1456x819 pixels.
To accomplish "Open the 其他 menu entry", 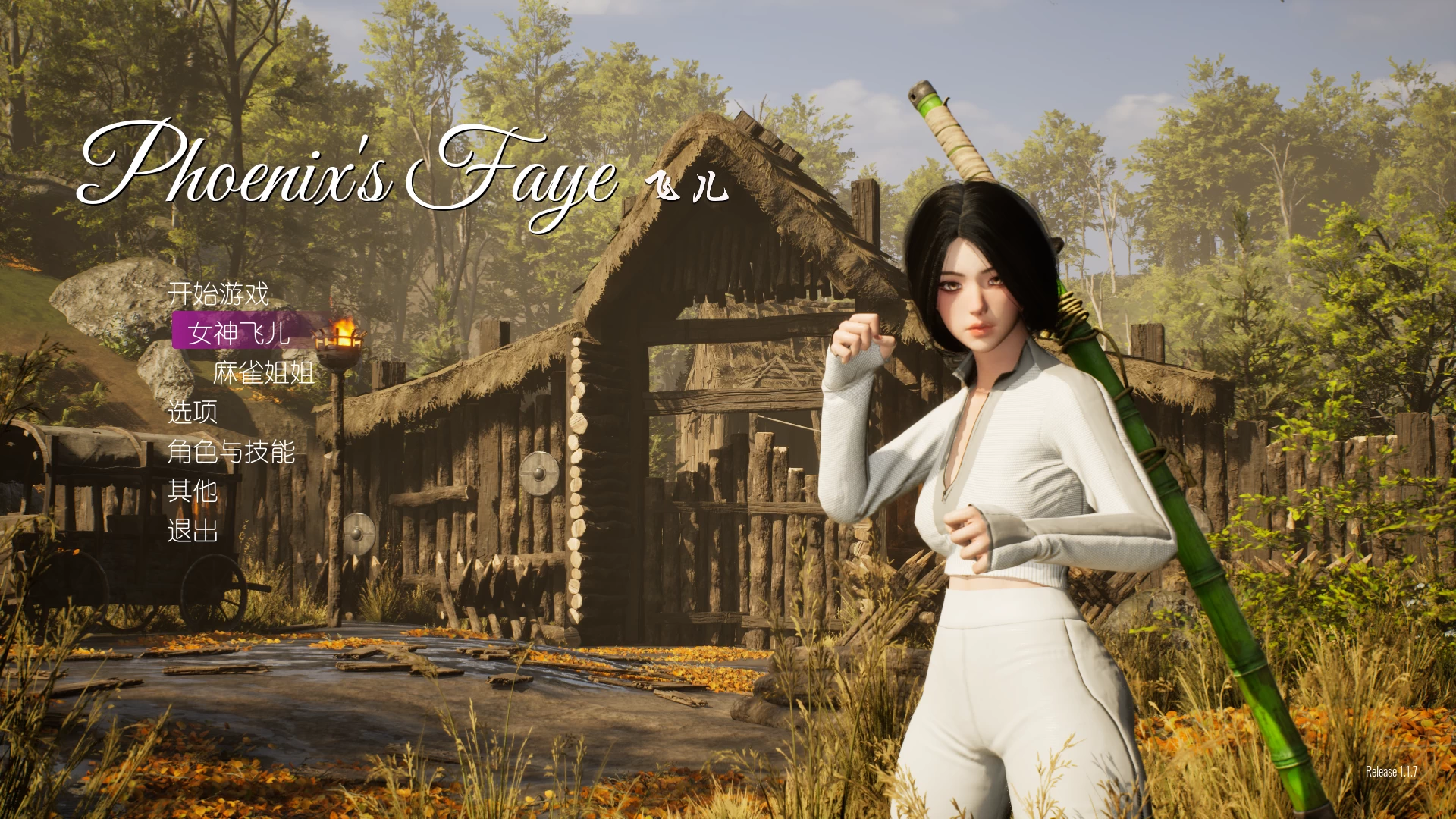I will coord(193,491).
